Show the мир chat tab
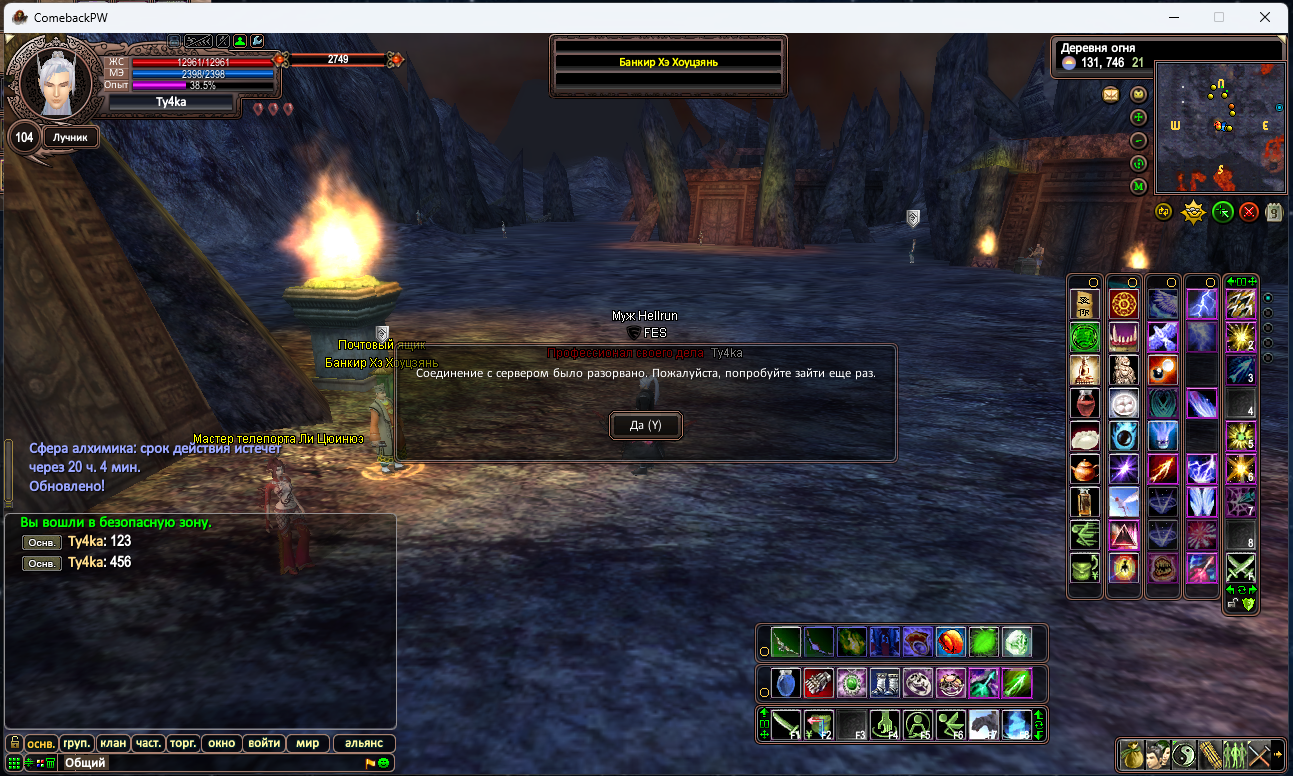The image size is (1293, 776). point(307,743)
